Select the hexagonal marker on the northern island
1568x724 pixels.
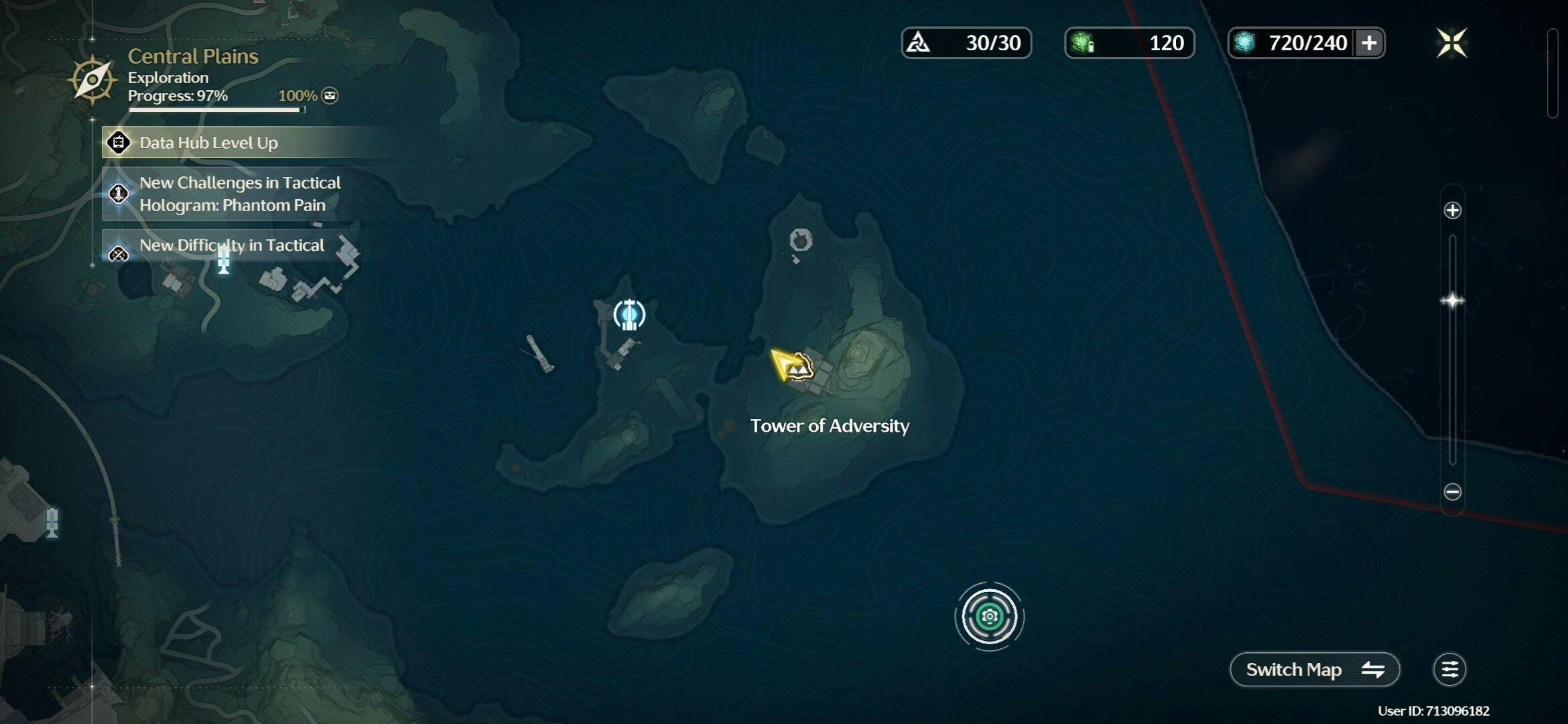801,239
